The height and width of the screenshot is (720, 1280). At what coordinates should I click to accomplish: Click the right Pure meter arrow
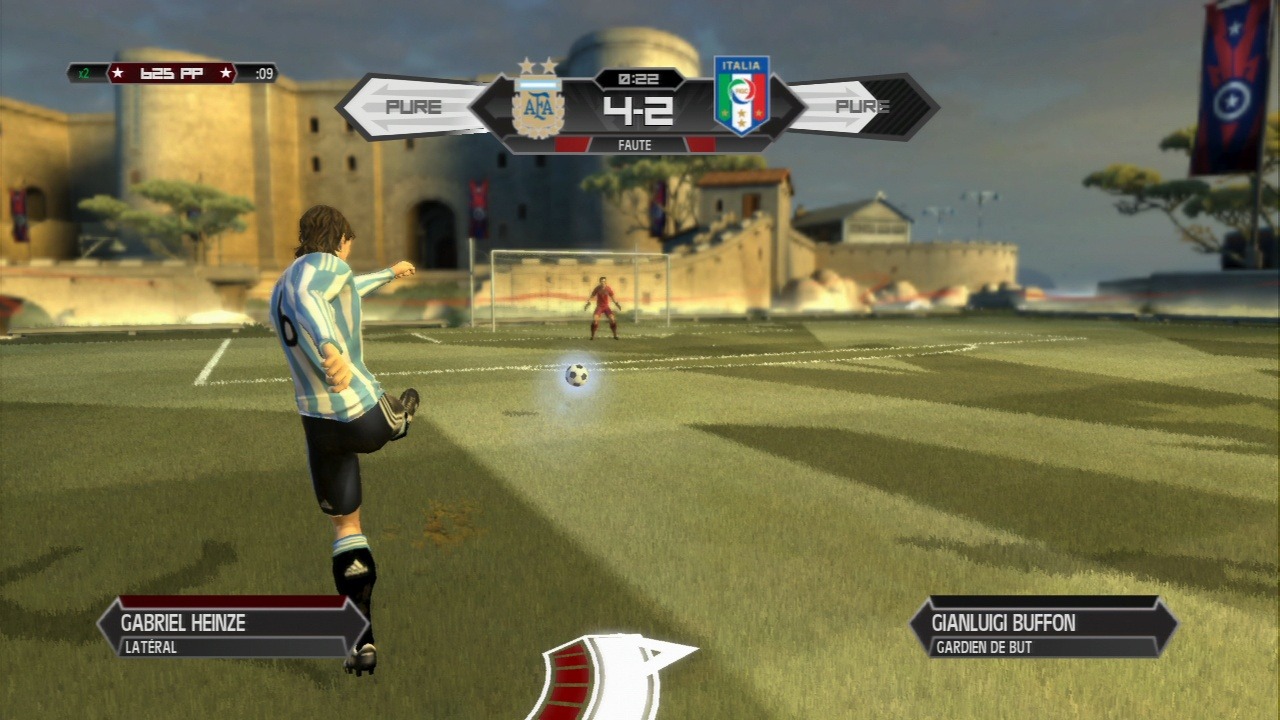862,106
